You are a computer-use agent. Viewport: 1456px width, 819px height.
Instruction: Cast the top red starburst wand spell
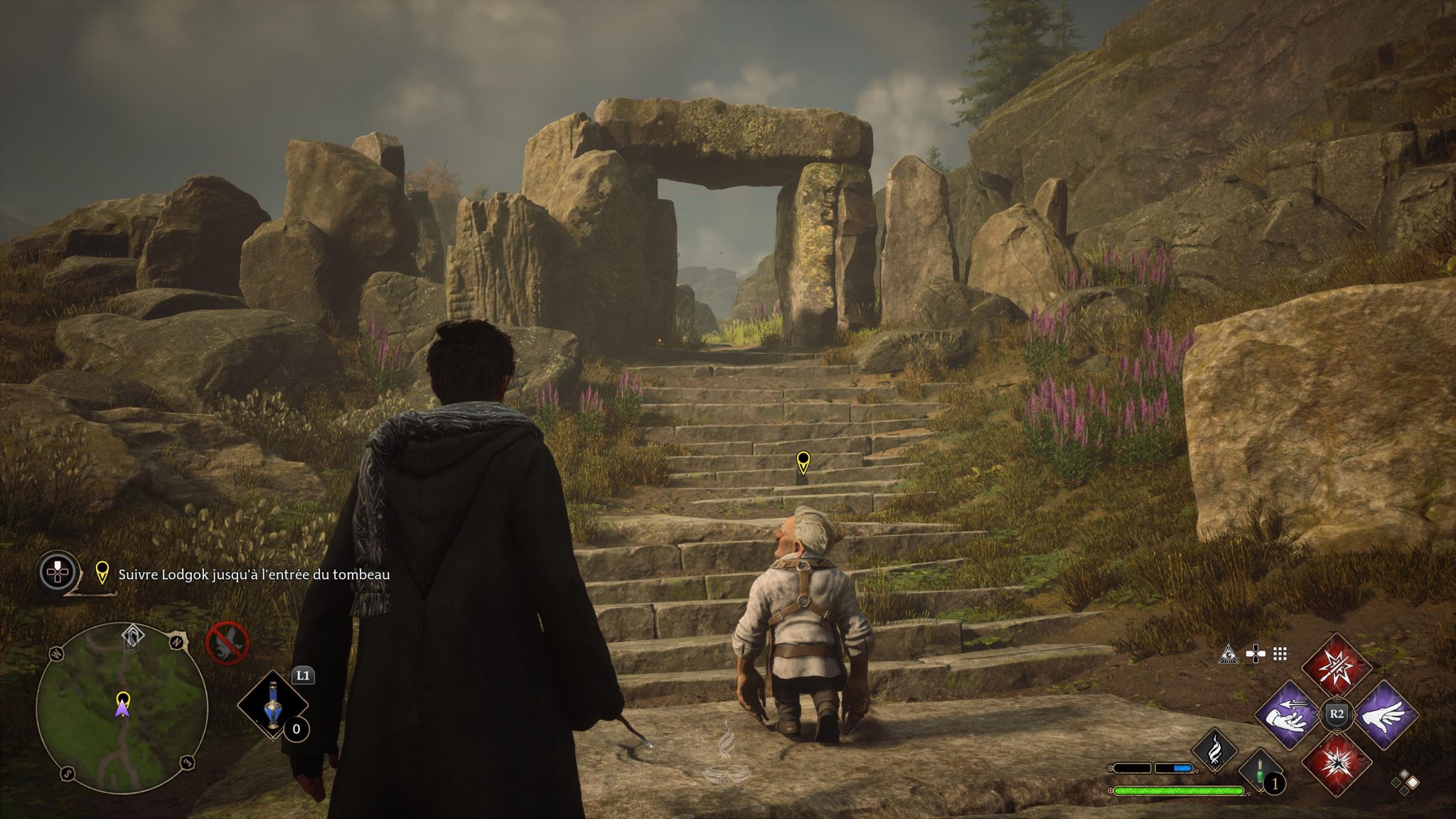(x=1336, y=668)
